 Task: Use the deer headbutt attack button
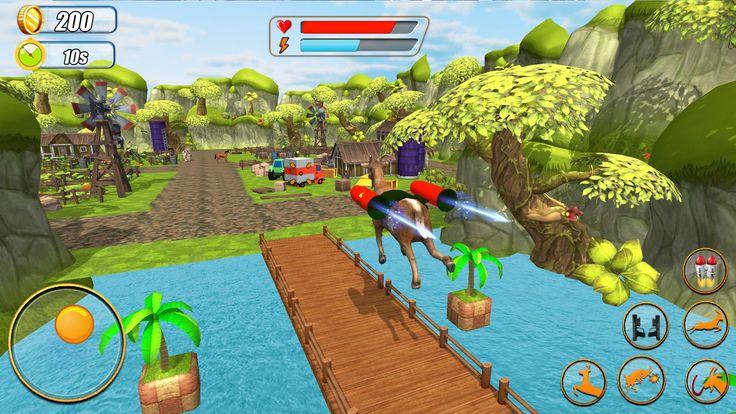click(641, 381)
